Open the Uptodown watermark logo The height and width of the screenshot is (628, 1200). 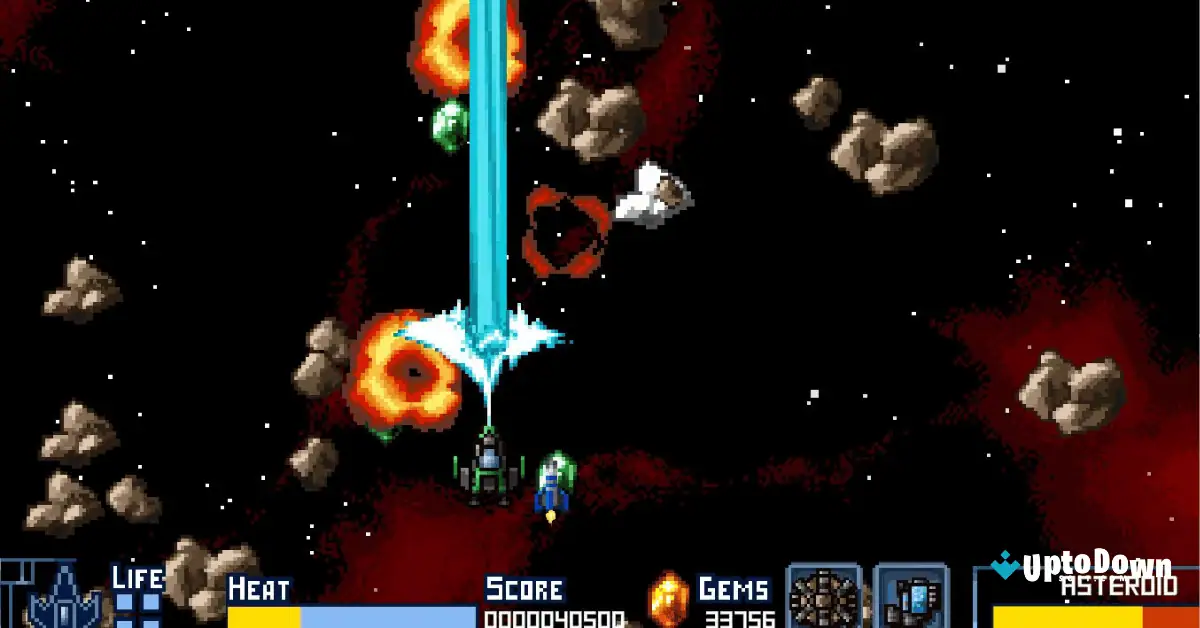pos(1082,568)
